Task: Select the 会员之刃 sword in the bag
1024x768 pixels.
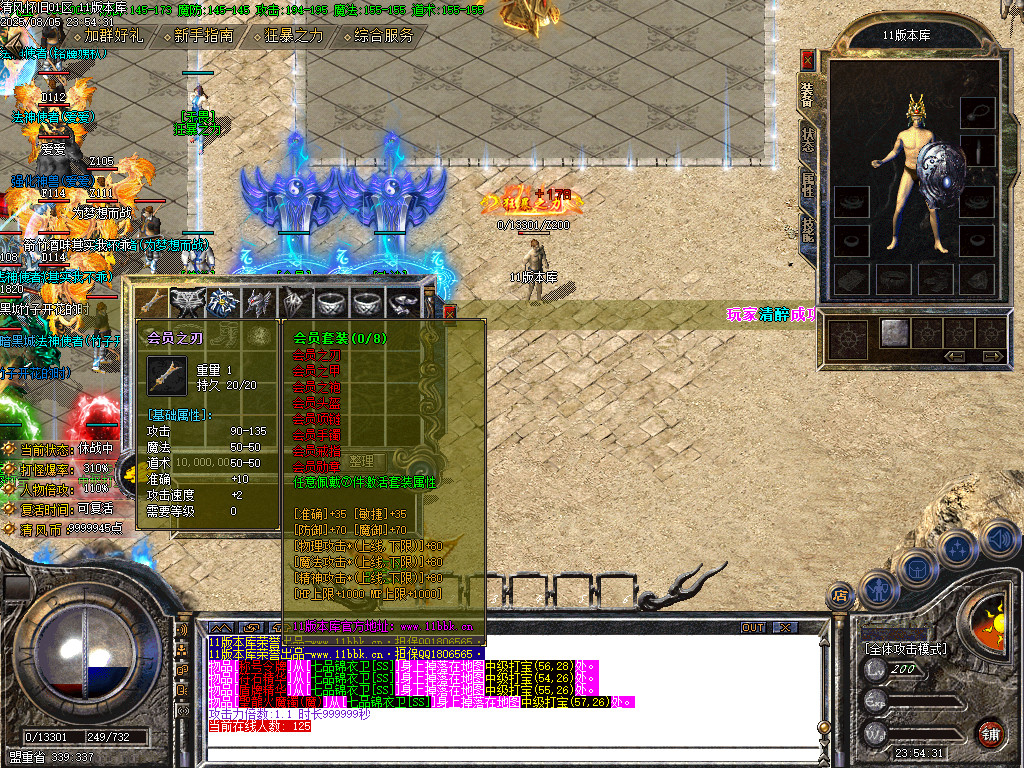Action: click(152, 302)
